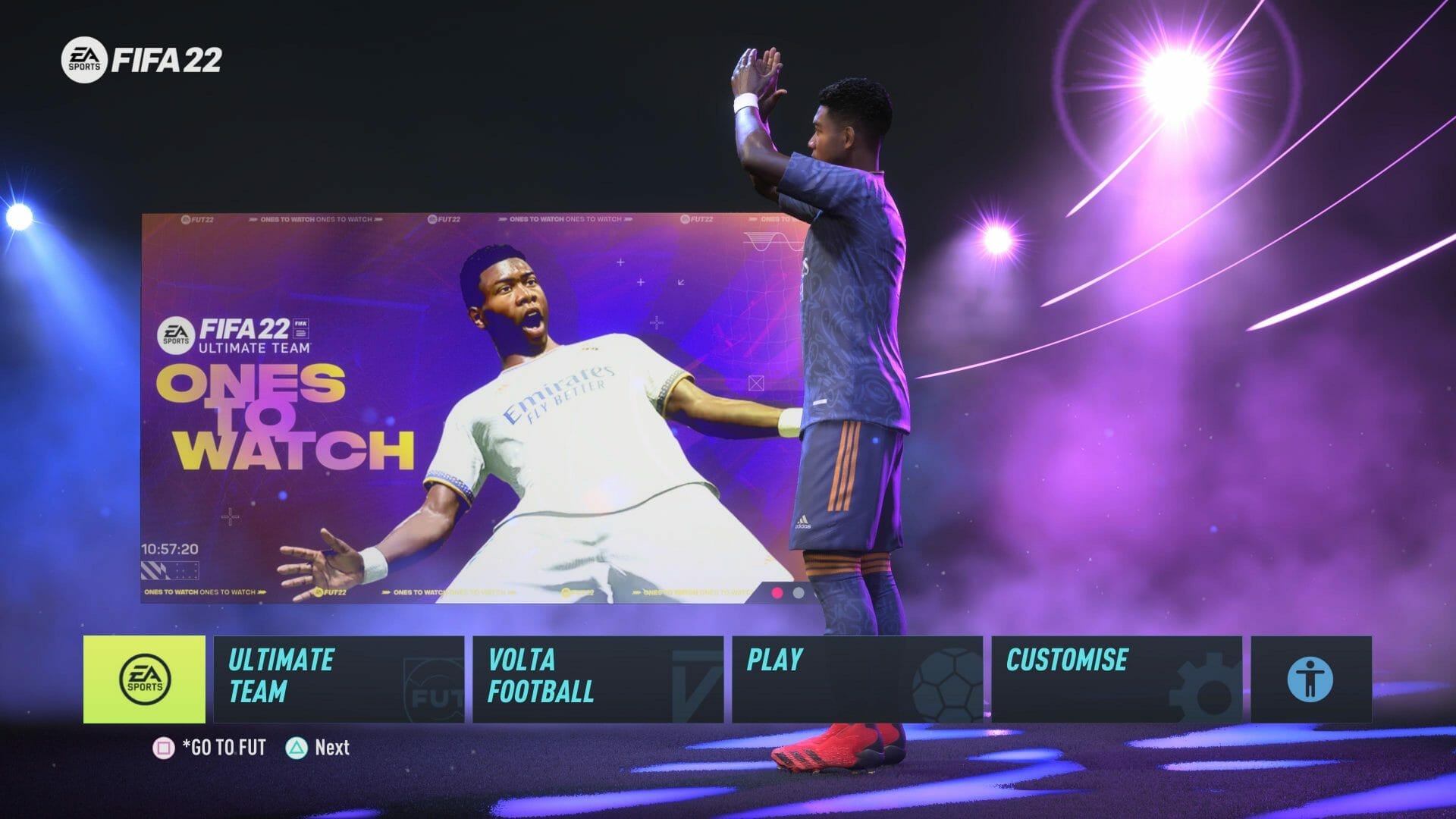The width and height of the screenshot is (1456, 819).
Task: Select the first pink banner page dot
Action: click(777, 592)
